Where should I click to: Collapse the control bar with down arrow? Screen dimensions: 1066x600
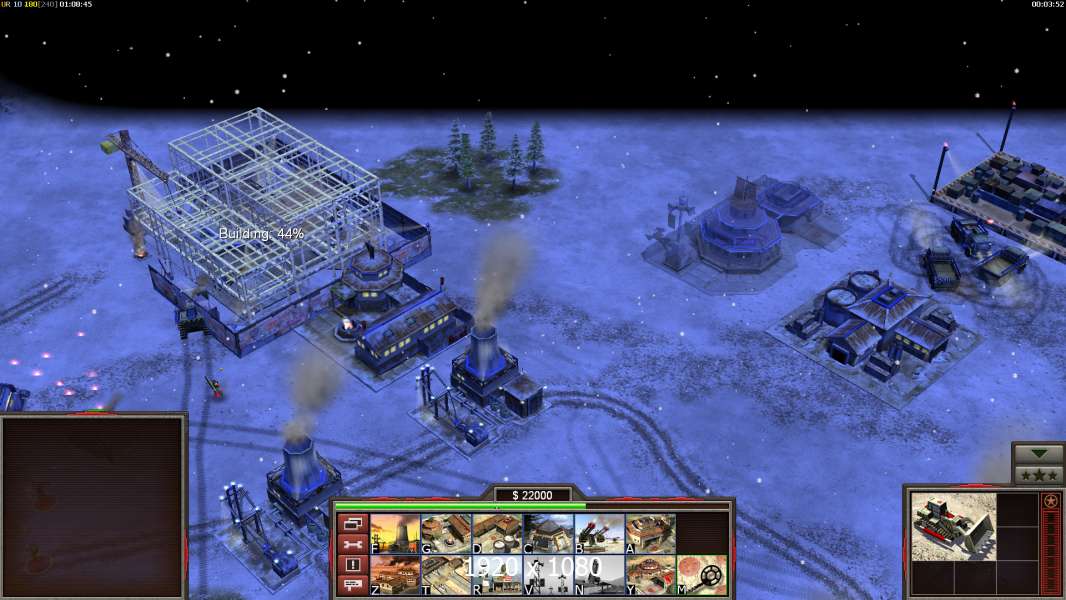tap(1038, 454)
